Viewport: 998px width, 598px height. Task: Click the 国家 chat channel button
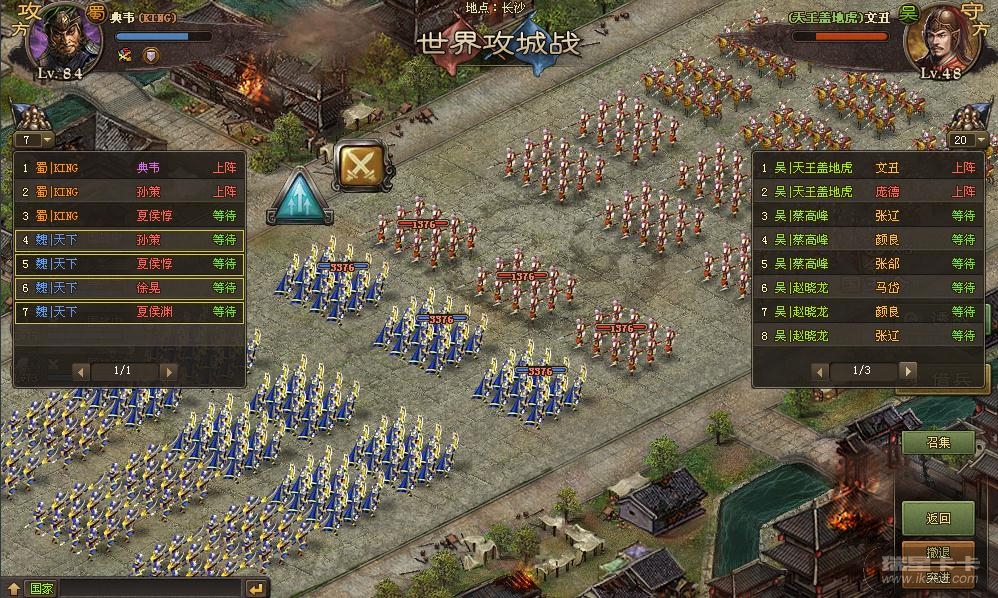pyautogui.click(x=41, y=588)
